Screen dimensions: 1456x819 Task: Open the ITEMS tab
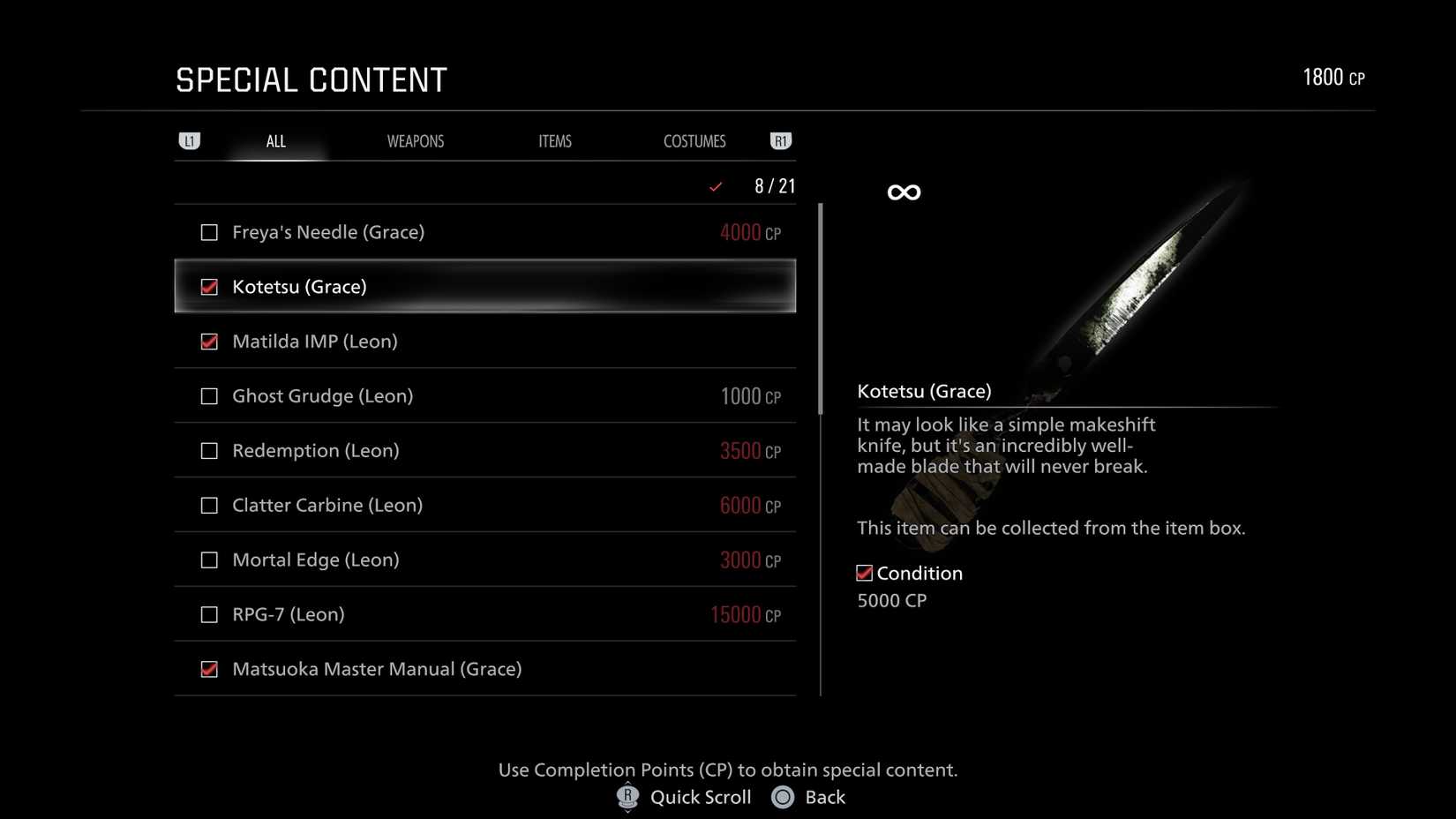[x=555, y=140]
